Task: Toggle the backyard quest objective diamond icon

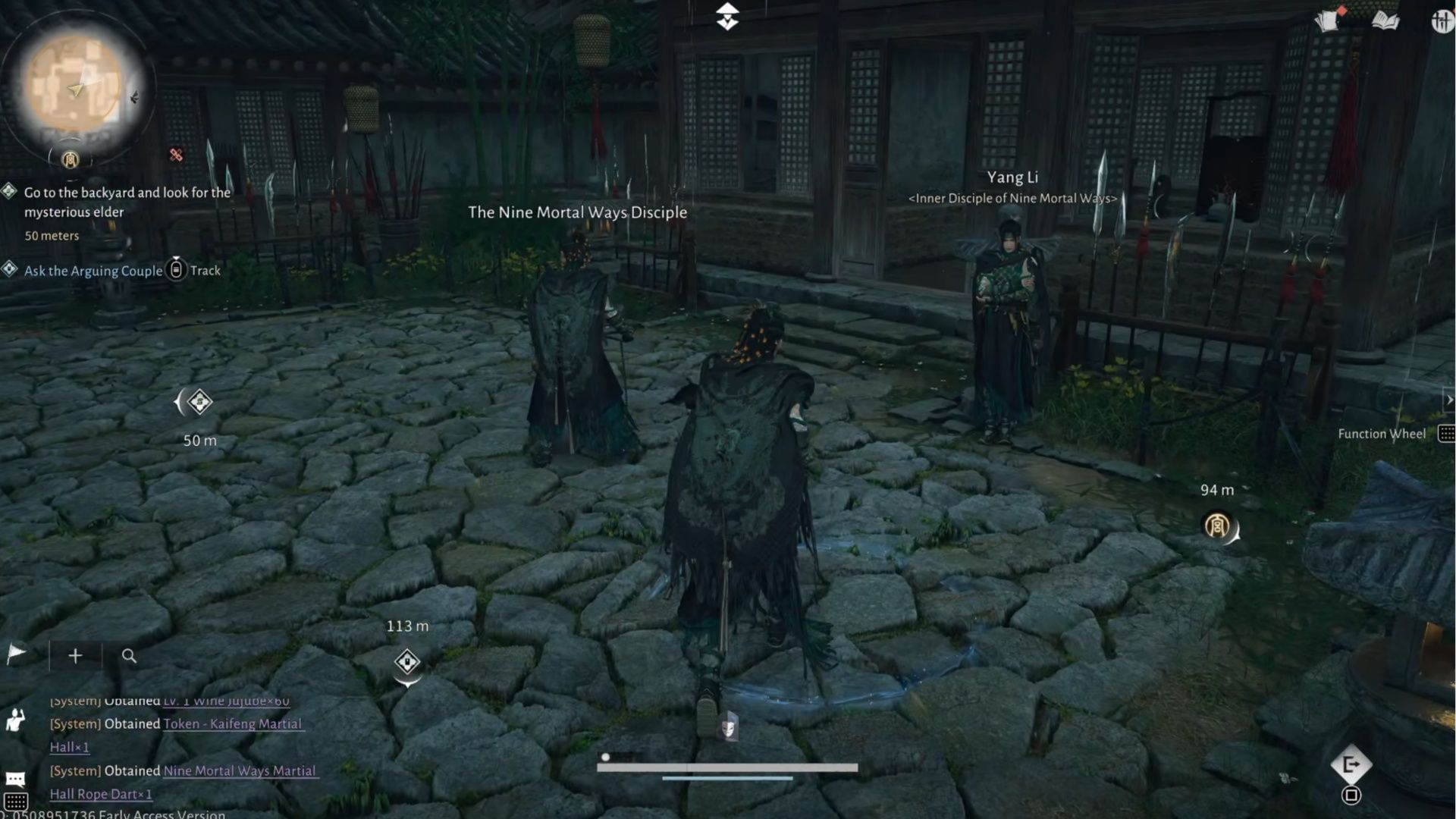Action: [x=9, y=192]
